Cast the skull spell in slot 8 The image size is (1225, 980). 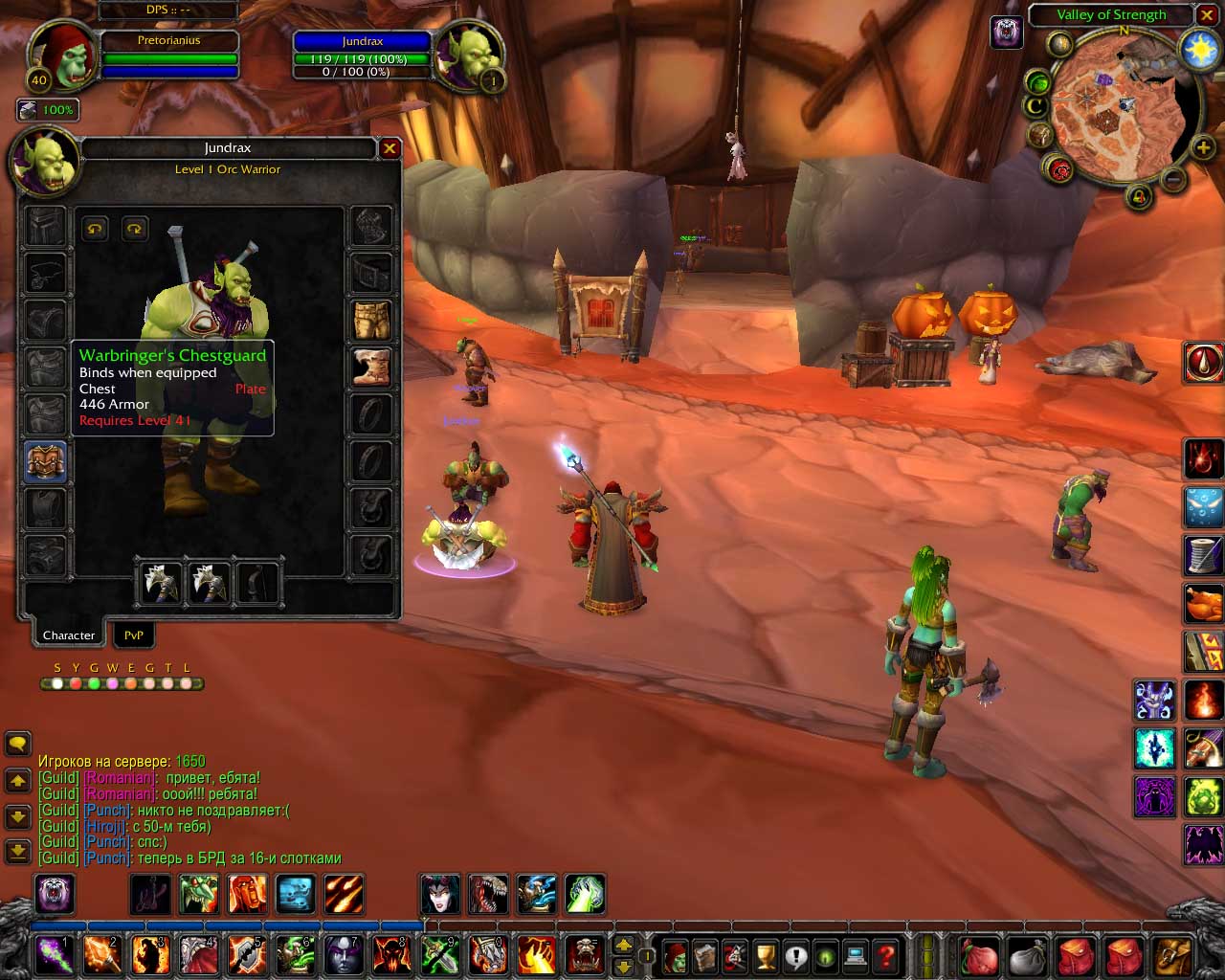click(x=390, y=954)
